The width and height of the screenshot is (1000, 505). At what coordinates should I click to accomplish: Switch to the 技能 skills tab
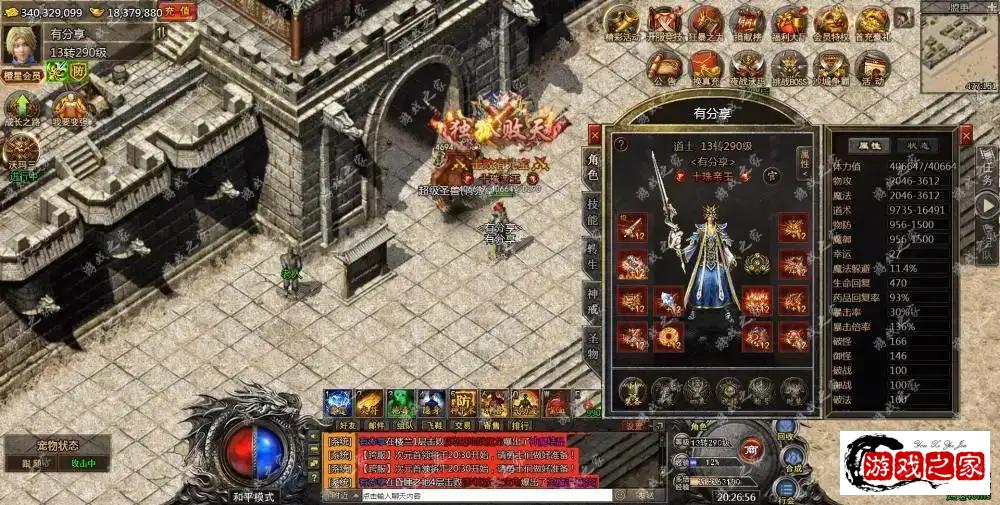pos(593,213)
